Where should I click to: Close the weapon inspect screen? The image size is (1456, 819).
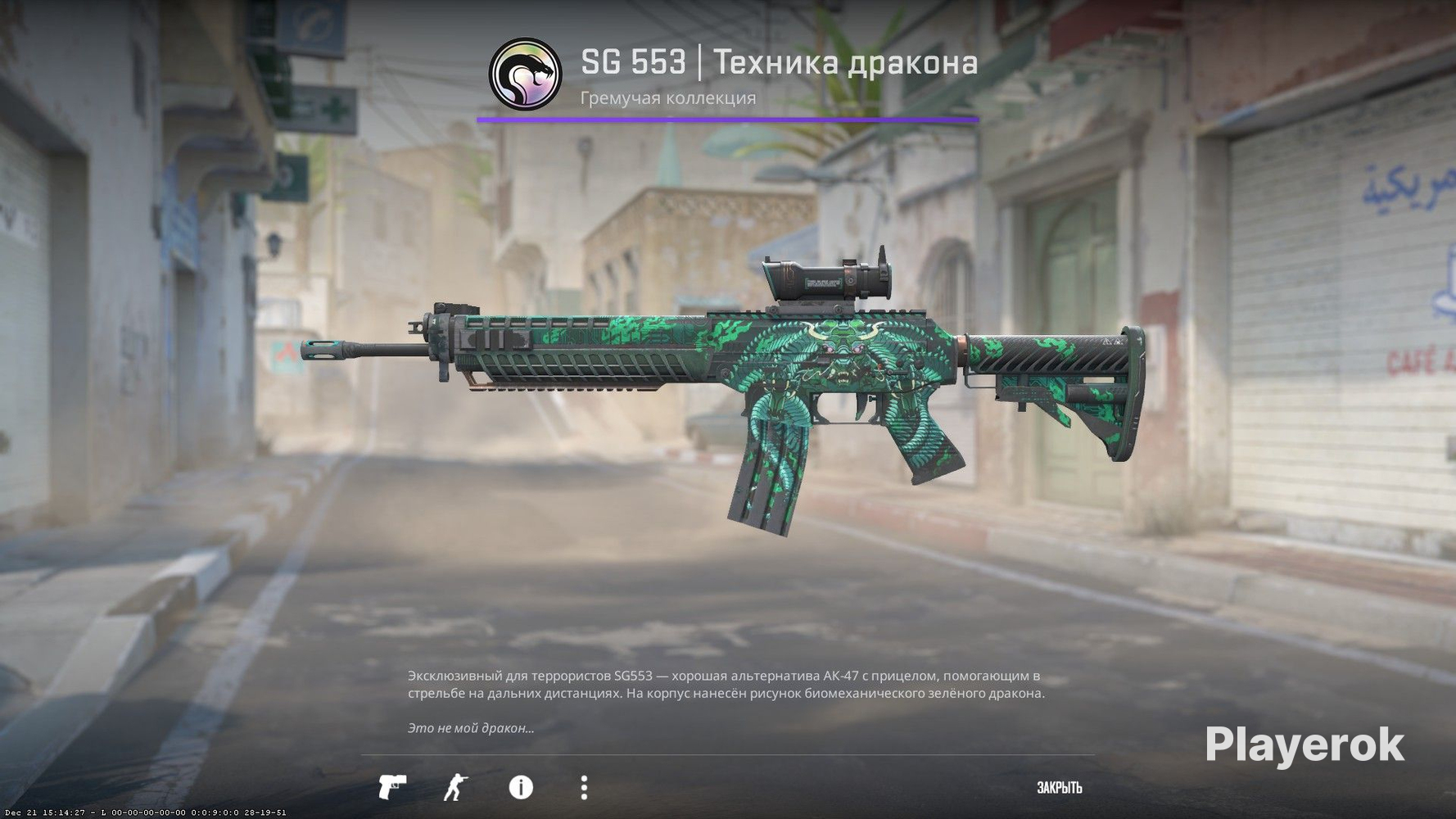(1059, 788)
